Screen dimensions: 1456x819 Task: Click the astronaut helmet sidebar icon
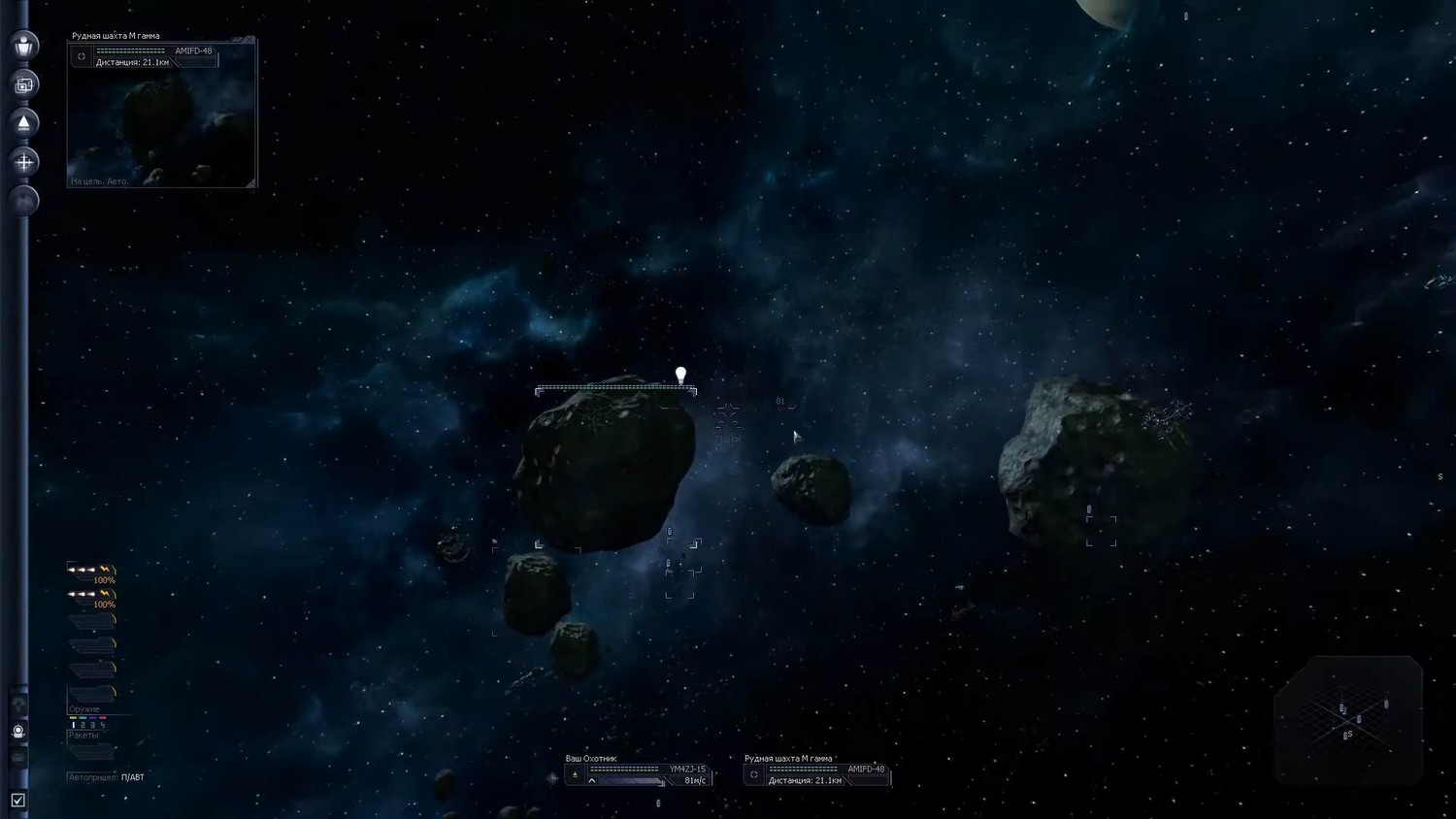pos(18,732)
